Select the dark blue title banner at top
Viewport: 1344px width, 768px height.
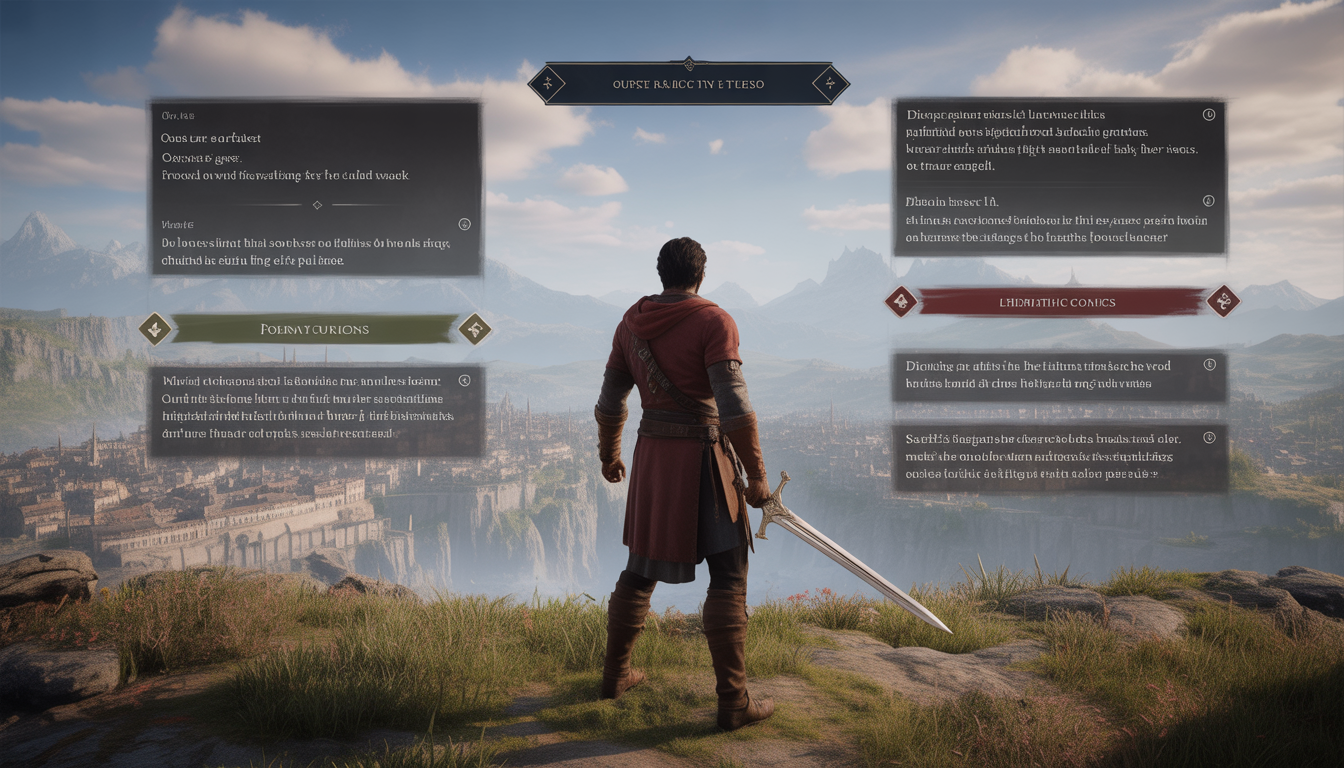(x=688, y=84)
